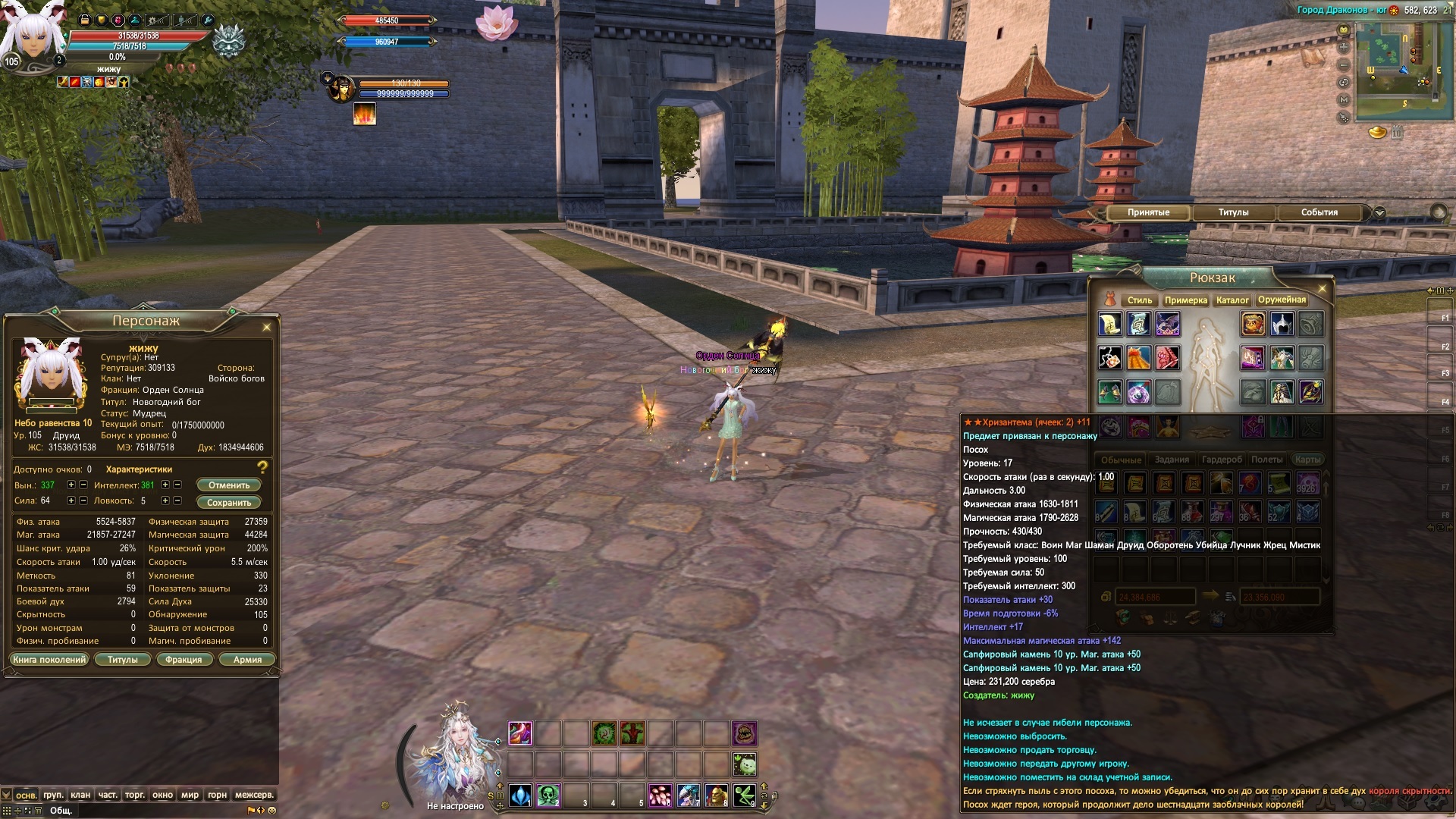Show the Оружейная tab
The image size is (1456, 819).
1282,300
